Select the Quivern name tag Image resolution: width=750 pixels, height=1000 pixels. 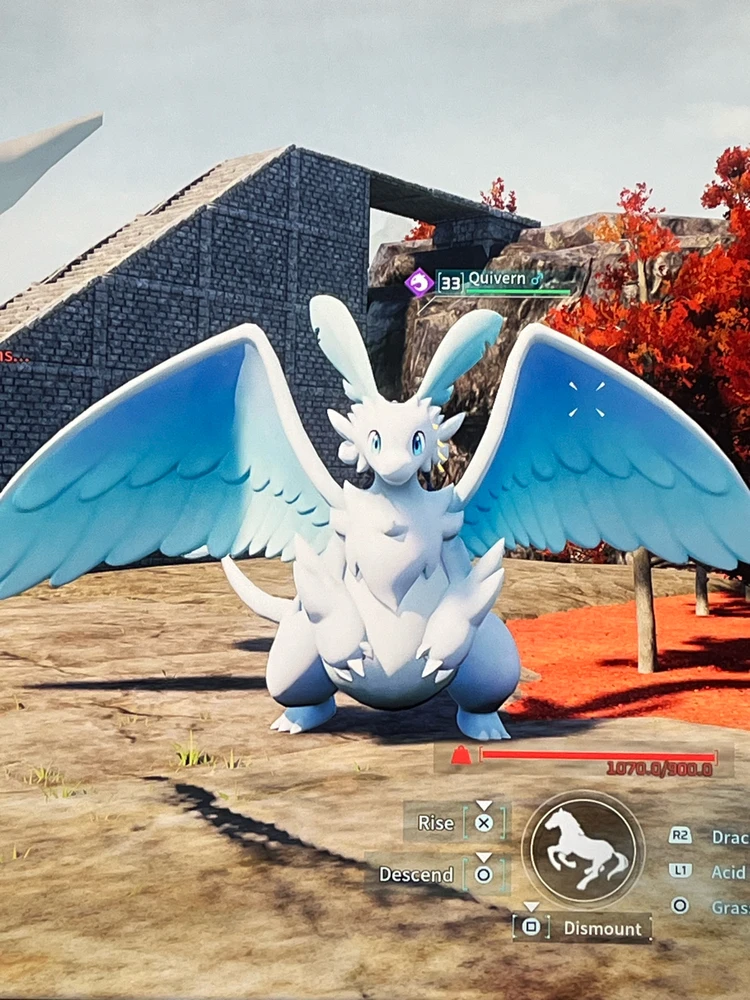(496, 279)
